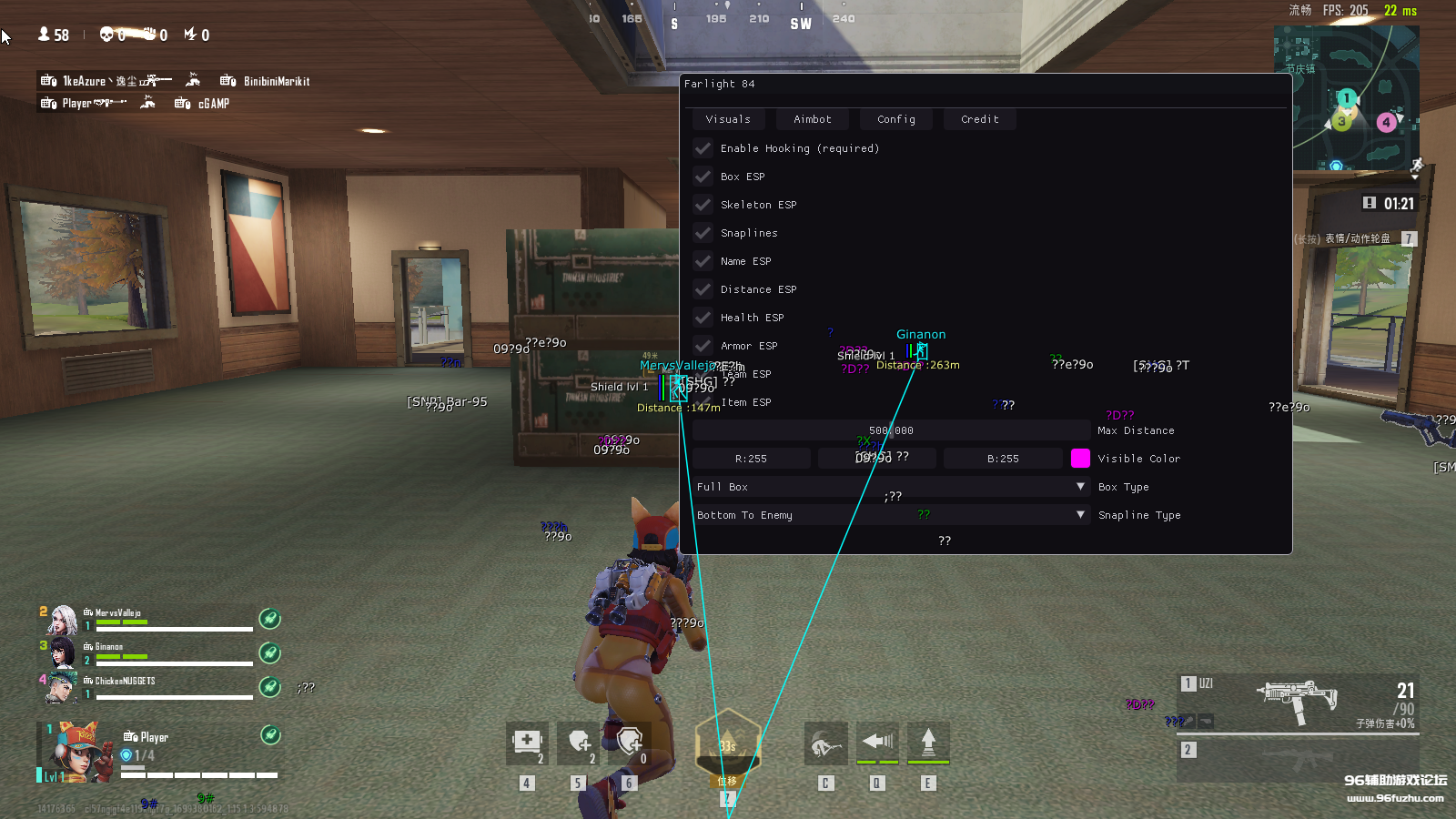Image resolution: width=1456 pixels, height=819 pixels.
Task: Toggle the Skeleton ESP checkbox
Action: (x=703, y=204)
